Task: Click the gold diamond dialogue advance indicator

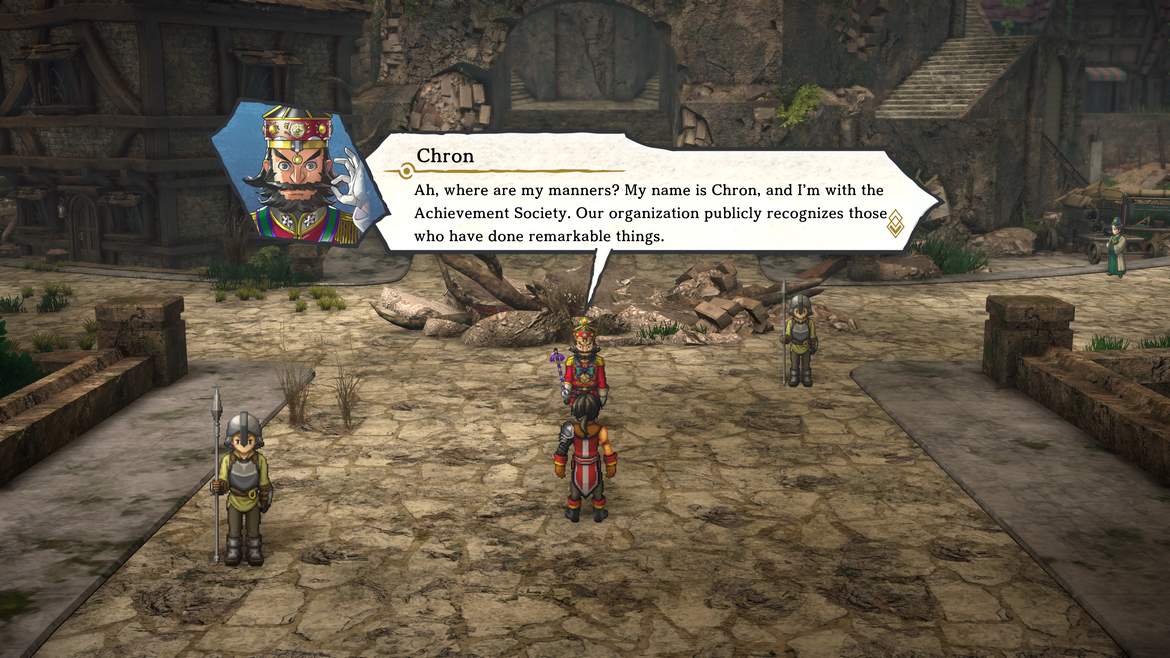Action: coord(895,224)
